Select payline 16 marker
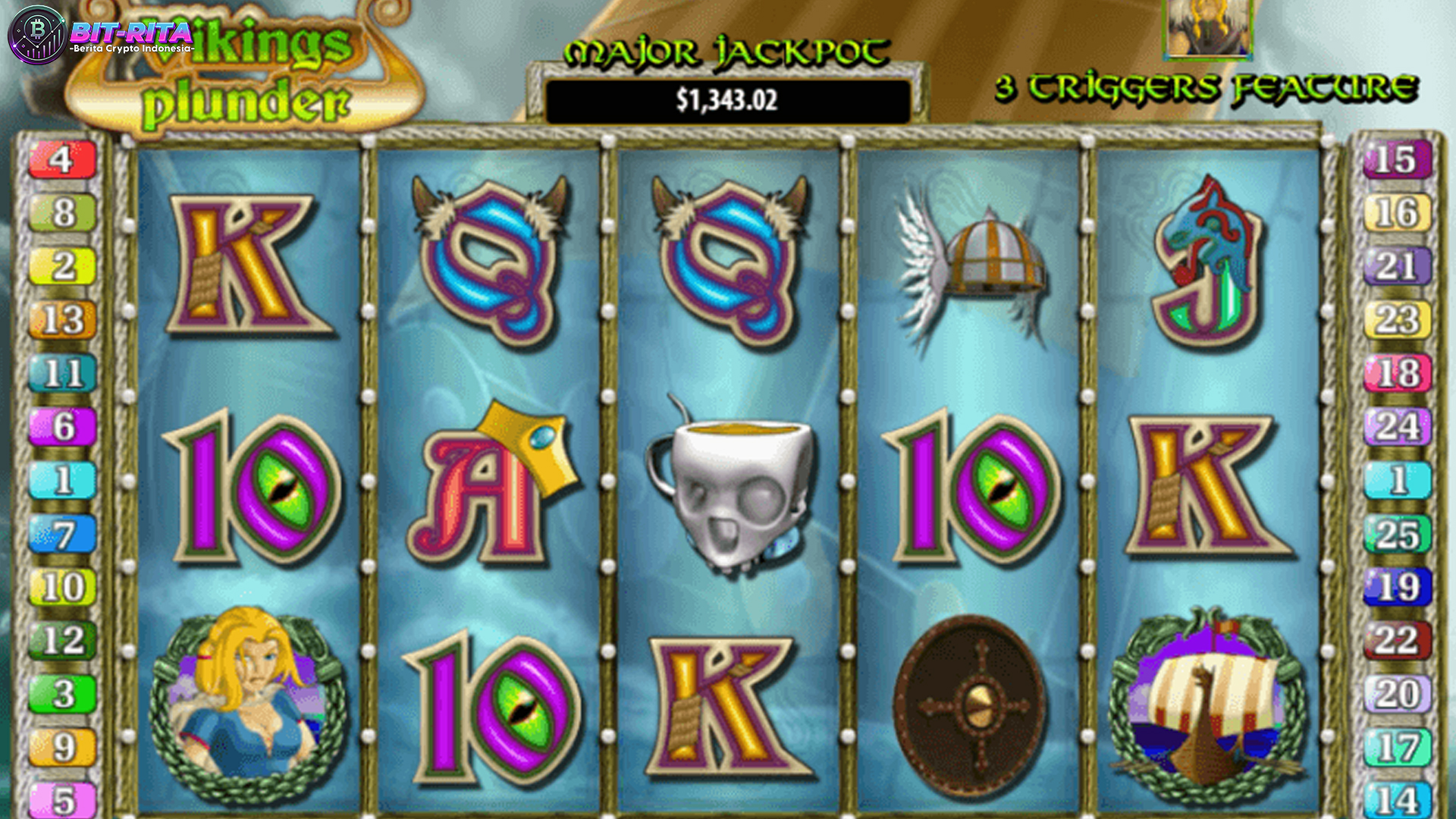Screen dimensions: 1456x819 click(x=1397, y=213)
